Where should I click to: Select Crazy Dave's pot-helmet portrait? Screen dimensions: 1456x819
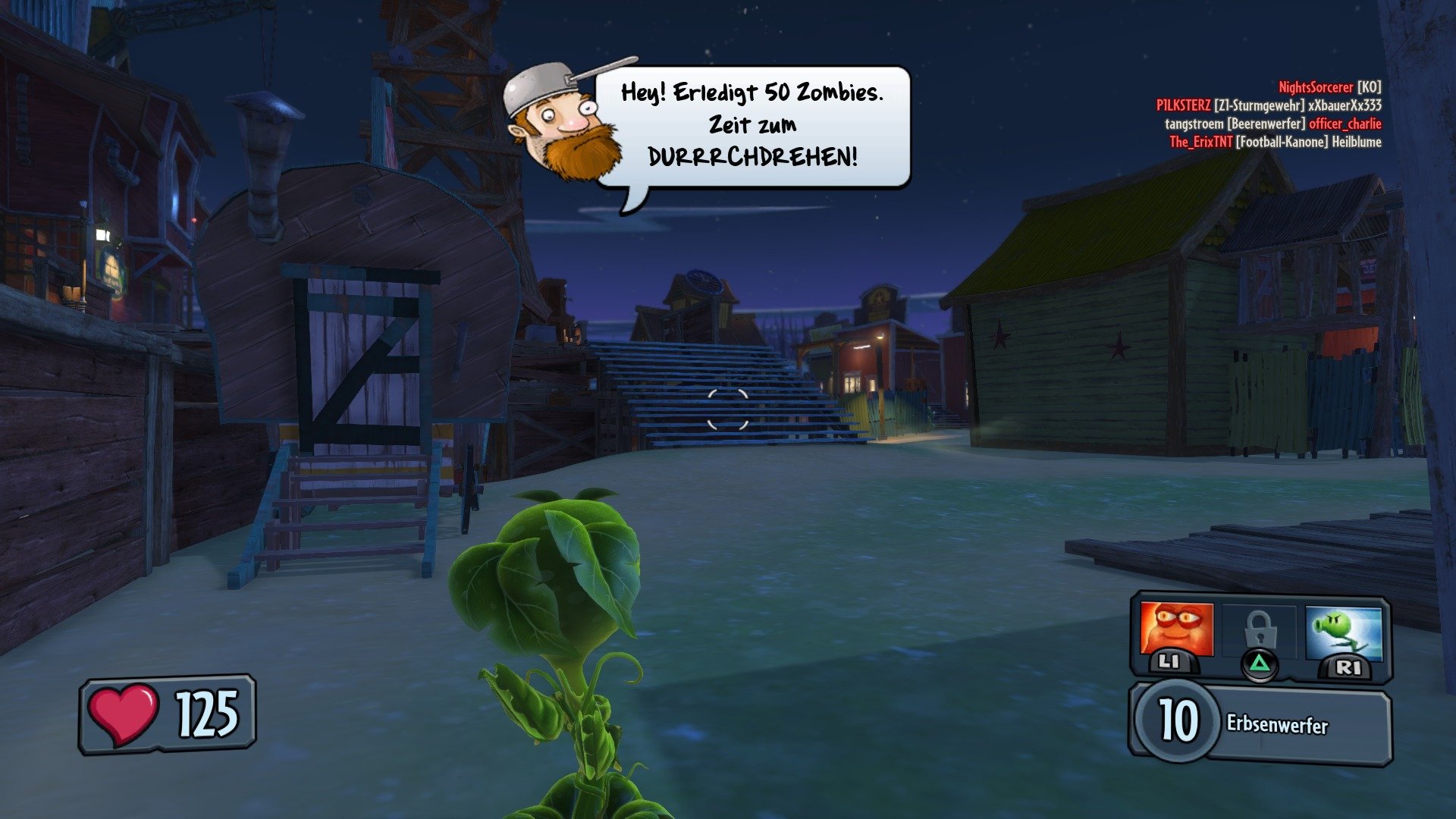pyautogui.click(x=561, y=121)
